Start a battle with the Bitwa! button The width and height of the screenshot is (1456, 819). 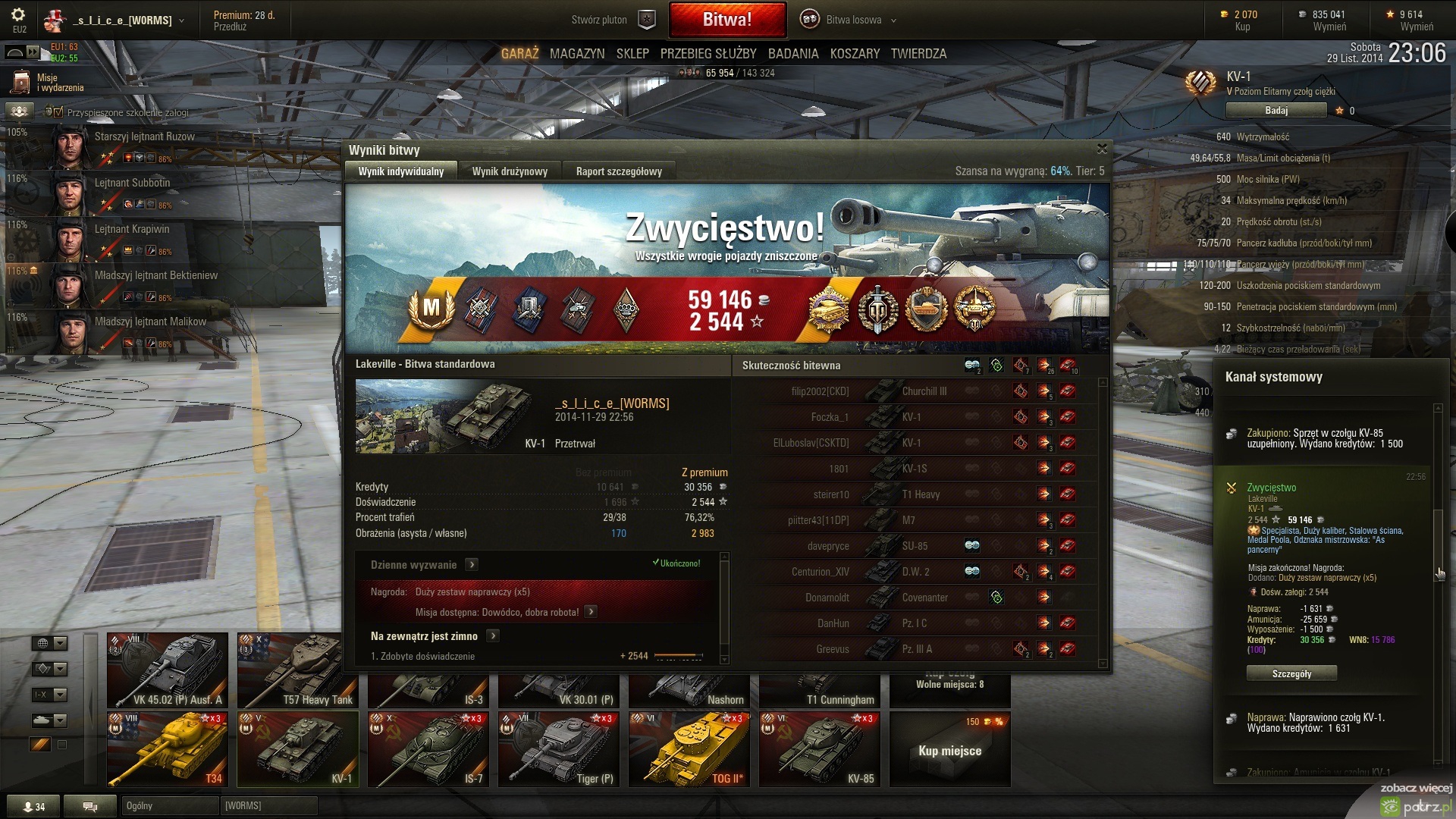(726, 20)
